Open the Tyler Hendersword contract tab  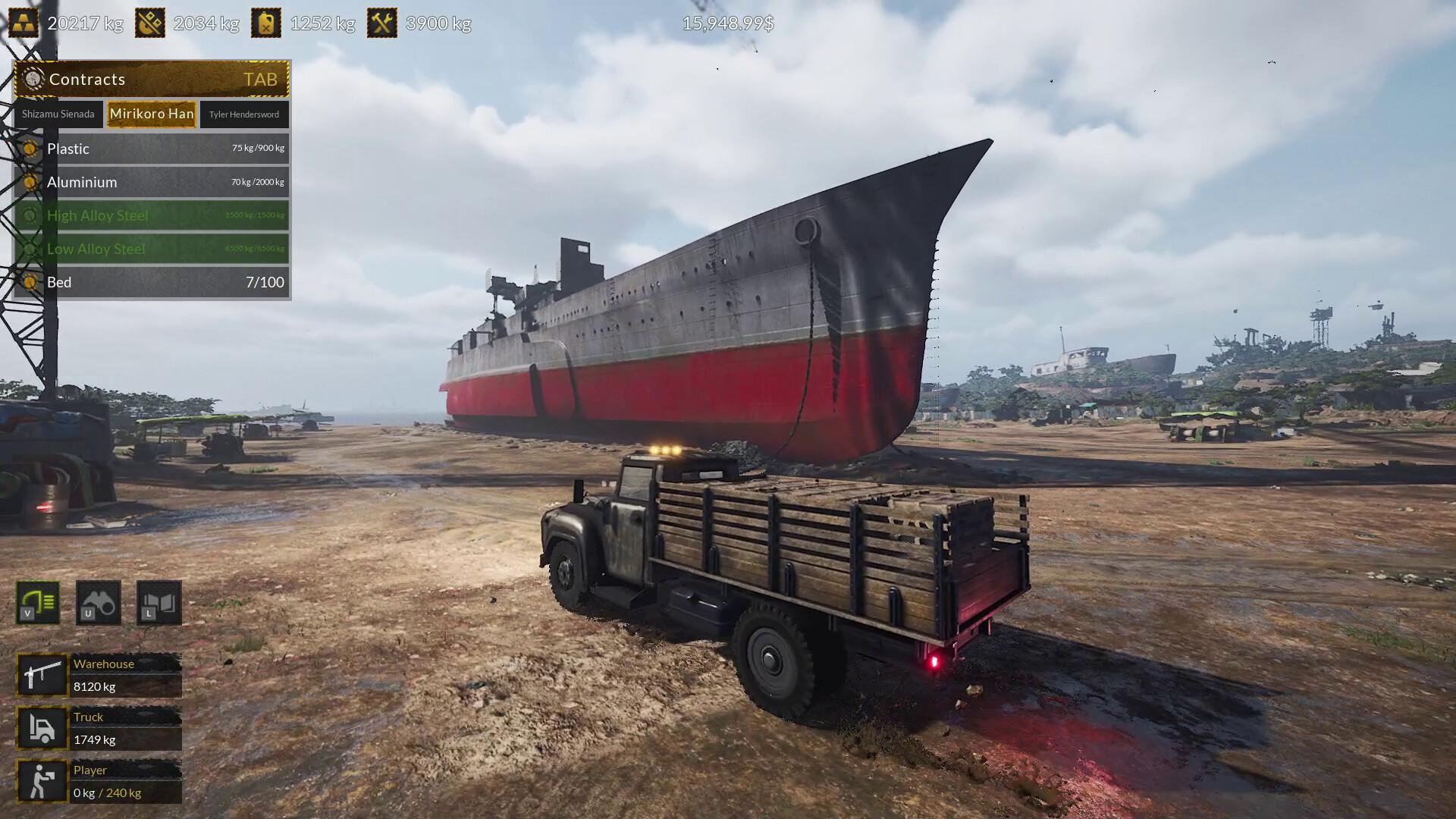coord(244,114)
